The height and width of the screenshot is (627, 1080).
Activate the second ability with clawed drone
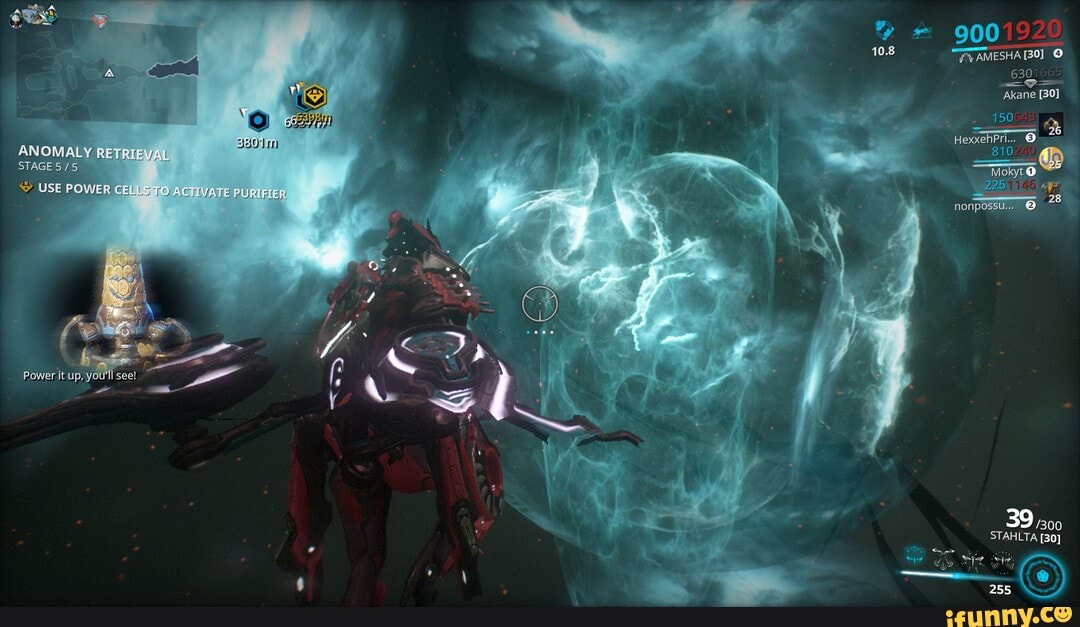click(x=945, y=560)
